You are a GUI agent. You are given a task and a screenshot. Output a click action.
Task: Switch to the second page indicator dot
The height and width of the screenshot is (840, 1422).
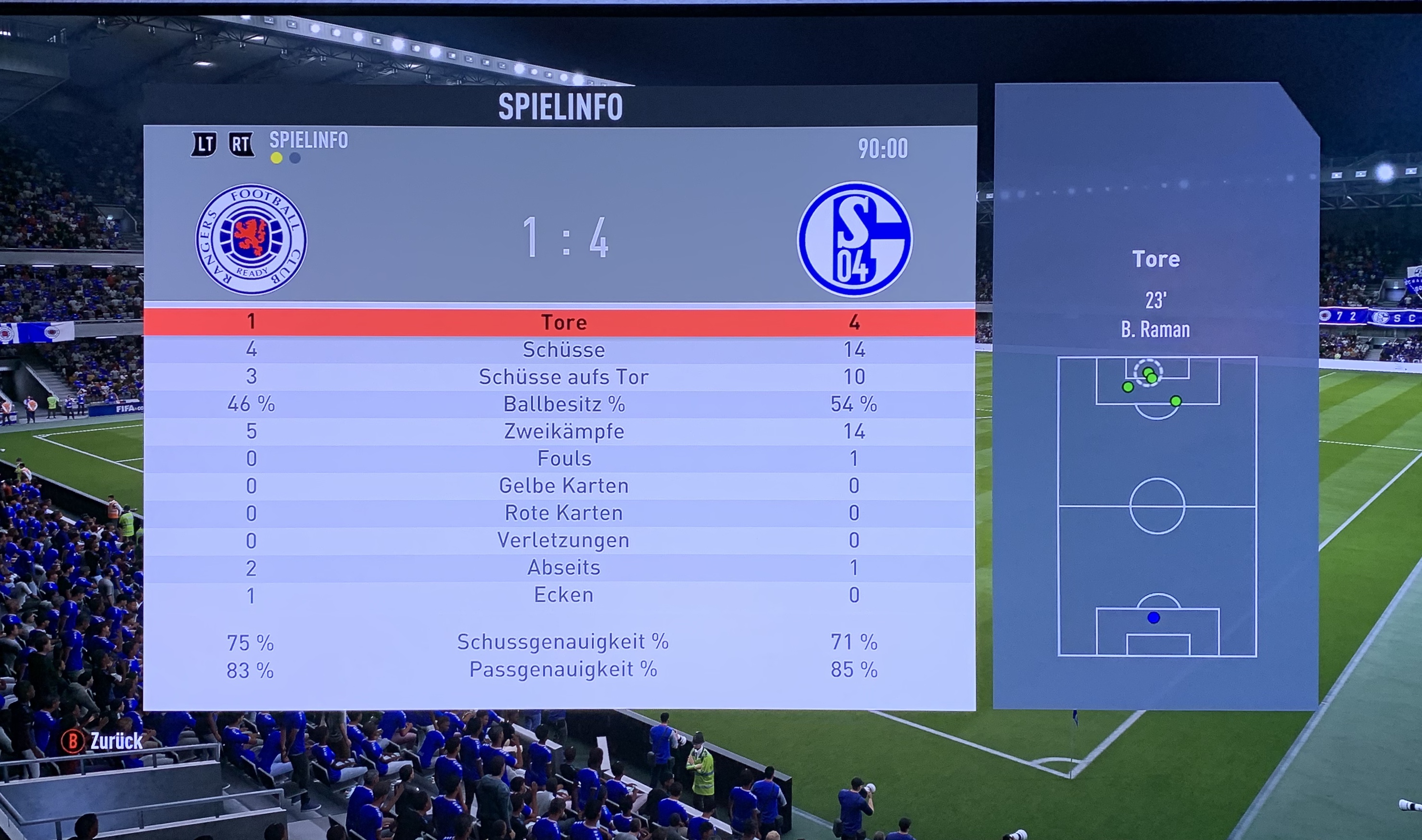[295, 159]
